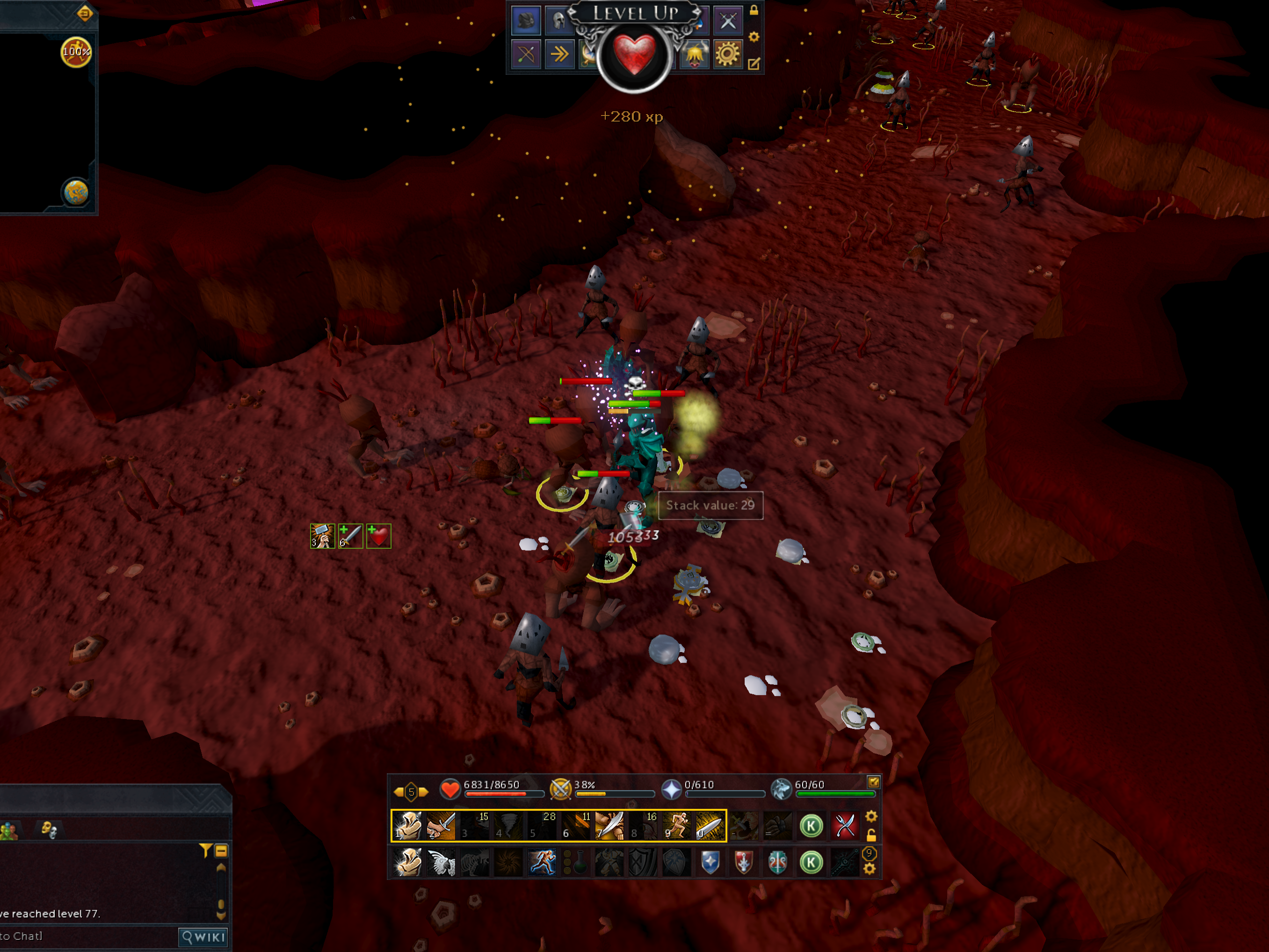Open the helmet worn equipment icon
The image size is (1269, 952).
coord(557,21)
